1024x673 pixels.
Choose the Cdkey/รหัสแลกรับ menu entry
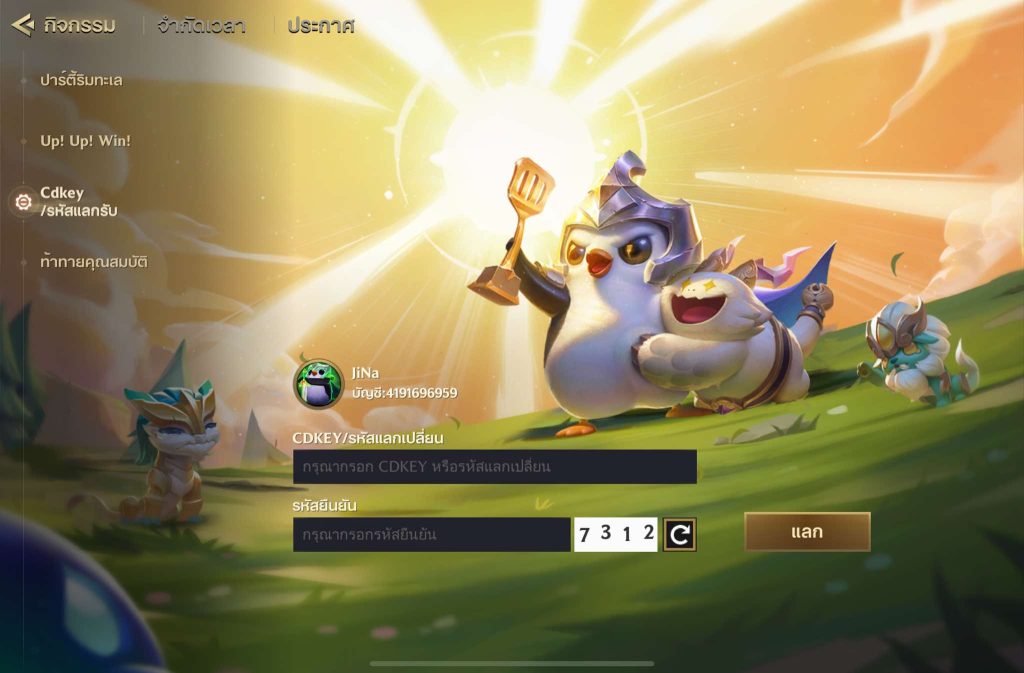(x=78, y=202)
